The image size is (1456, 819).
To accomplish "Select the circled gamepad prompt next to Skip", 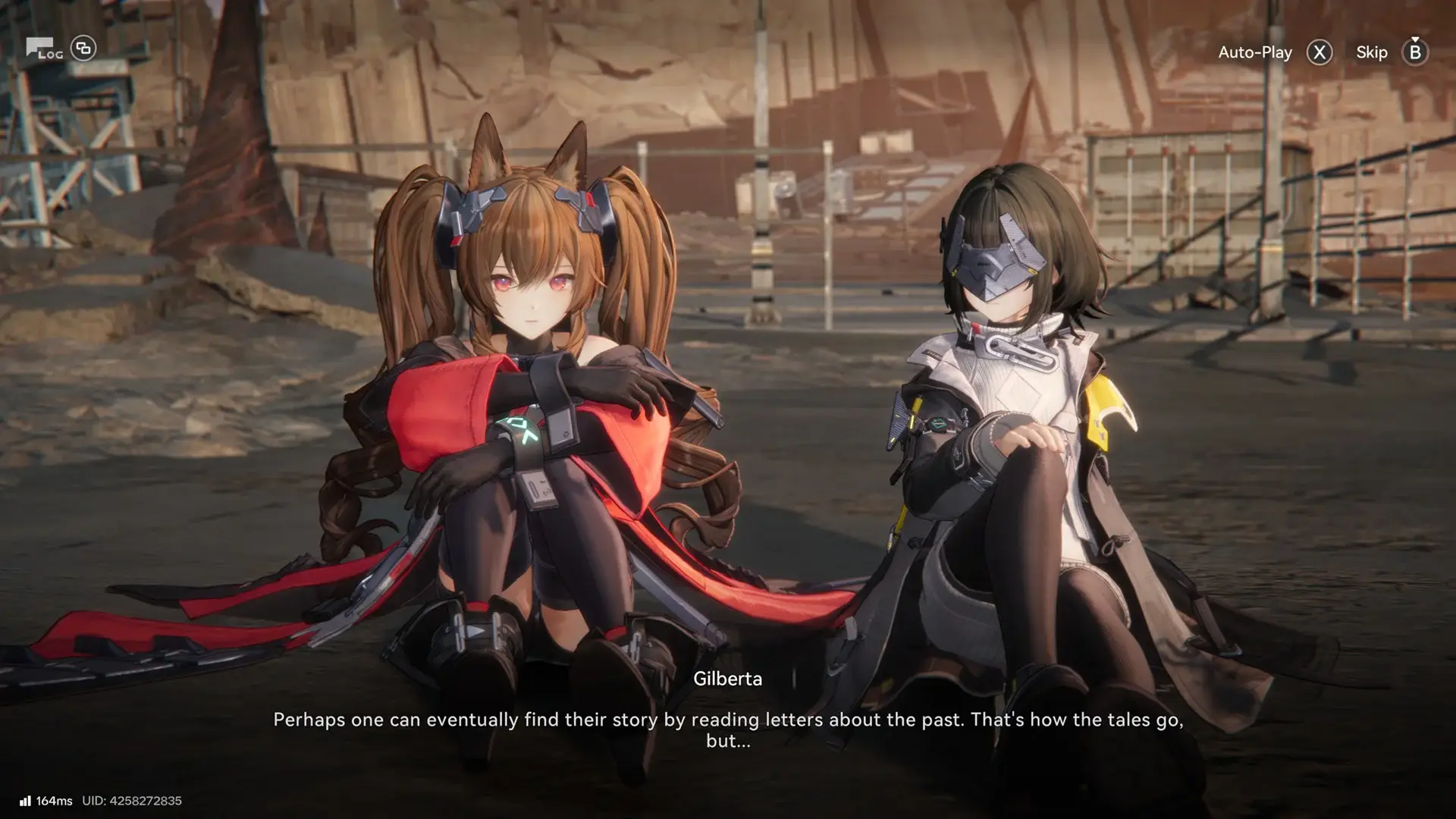I will pyautogui.click(x=1414, y=53).
